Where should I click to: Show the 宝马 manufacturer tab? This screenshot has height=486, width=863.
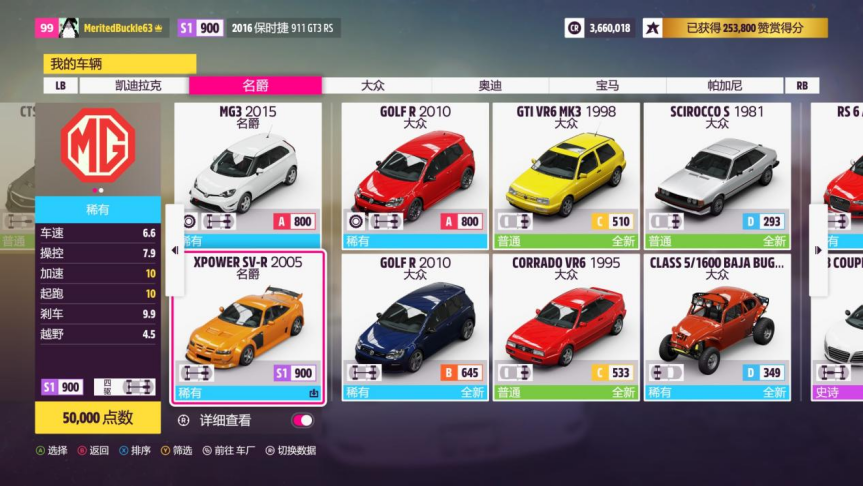coord(607,86)
